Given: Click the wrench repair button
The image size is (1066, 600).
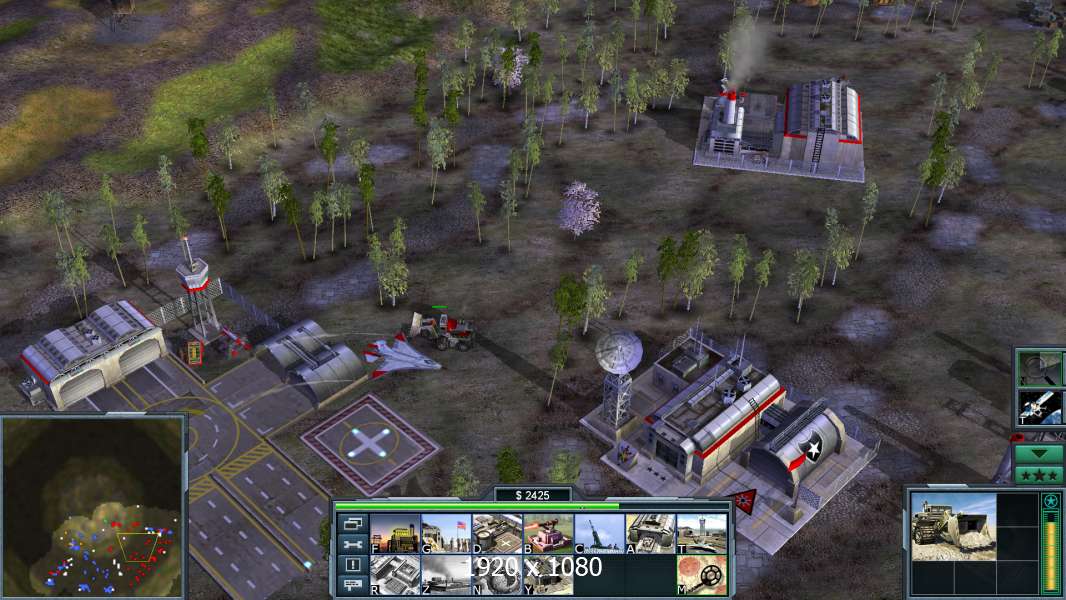Looking at the screenshot, I should [352, 544].
